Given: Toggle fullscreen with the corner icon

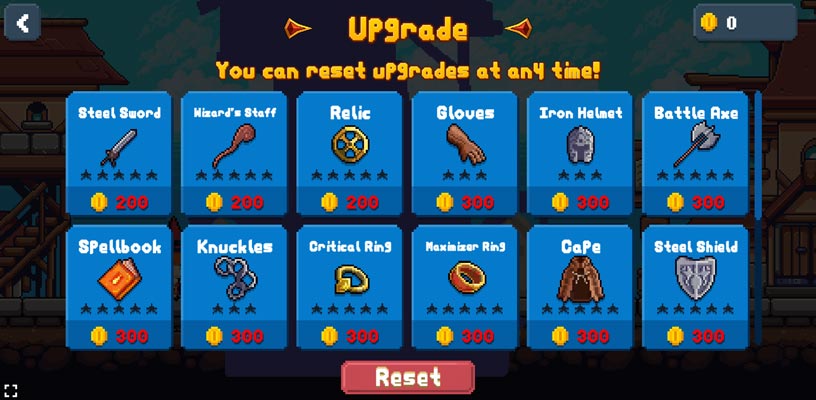Looking at the screenshot, I should 11,389.
